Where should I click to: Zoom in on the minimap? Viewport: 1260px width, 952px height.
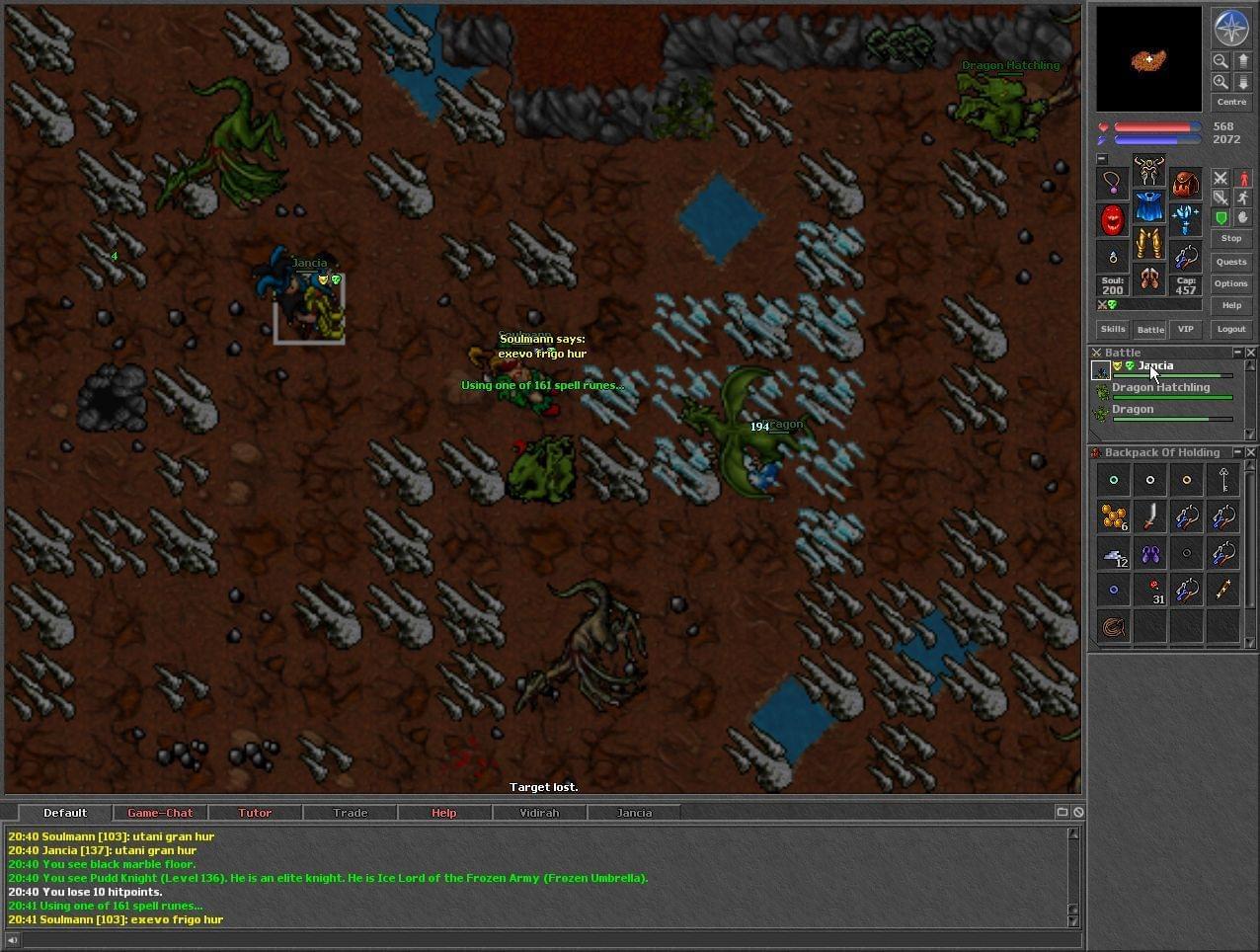(x=1221, y=82)
